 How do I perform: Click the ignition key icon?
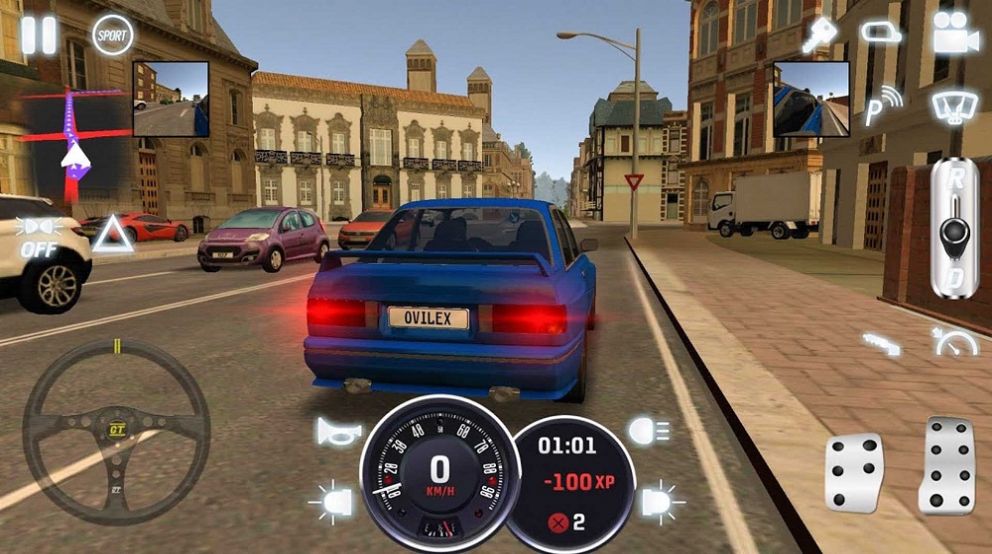click(x=820, y=36)
